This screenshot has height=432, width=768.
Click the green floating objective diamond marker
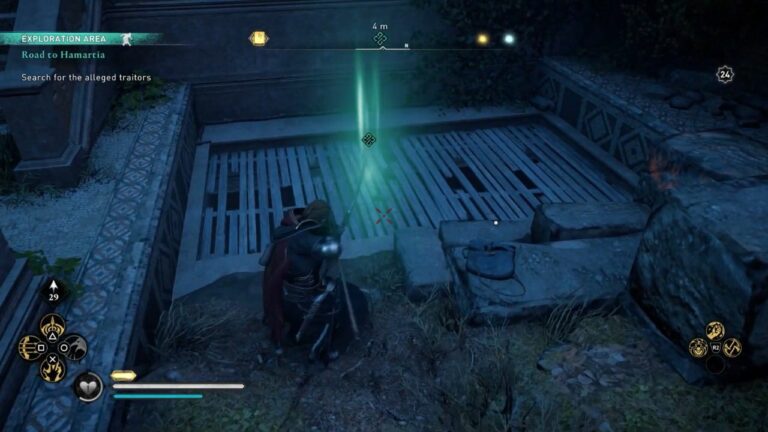(368, 139)
